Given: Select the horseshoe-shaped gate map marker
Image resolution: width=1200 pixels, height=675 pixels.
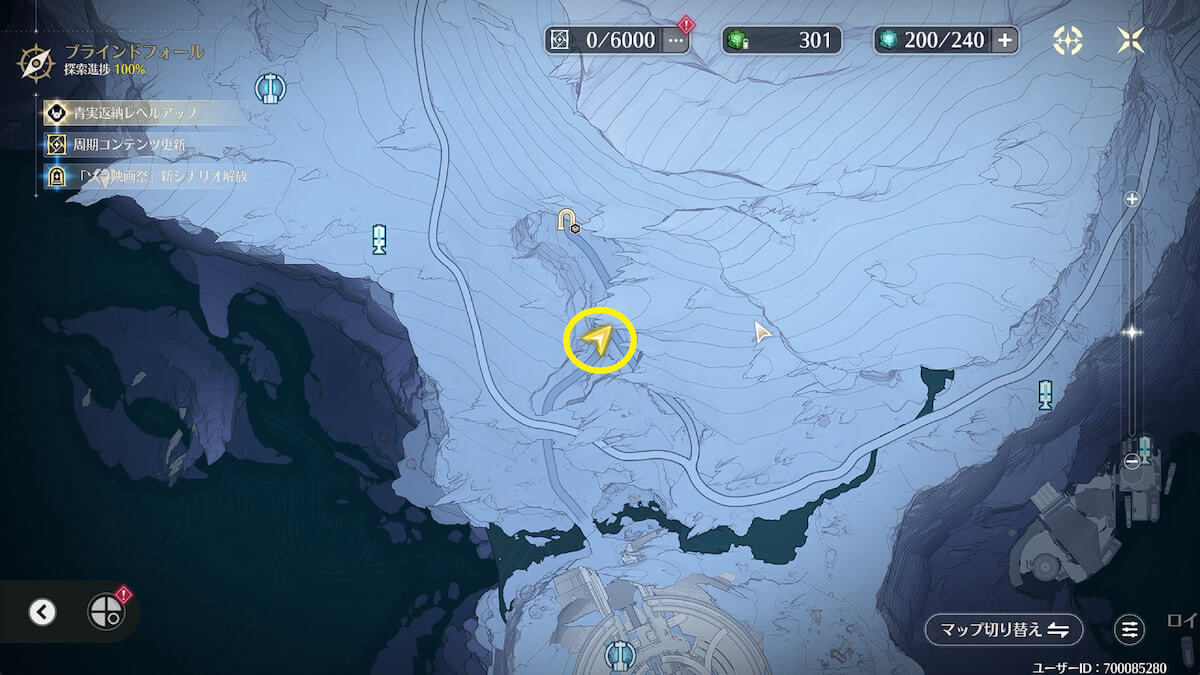Looking at the screenshot, I should coord(568,220).
